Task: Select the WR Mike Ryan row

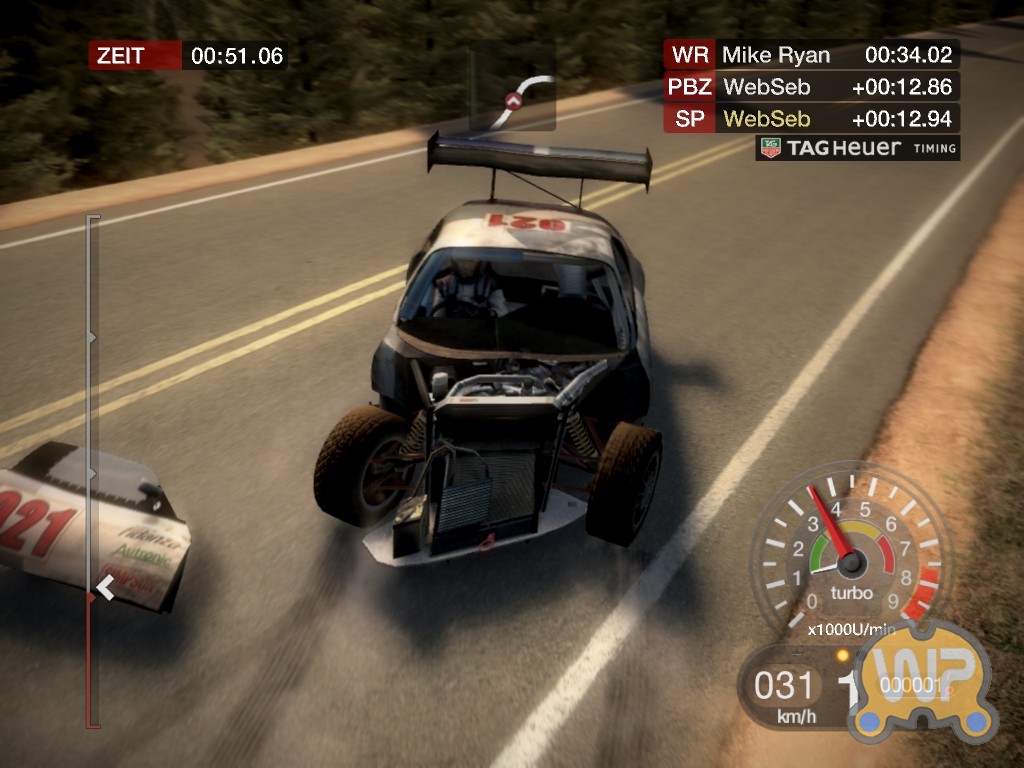Action: [x=811, y=54]
